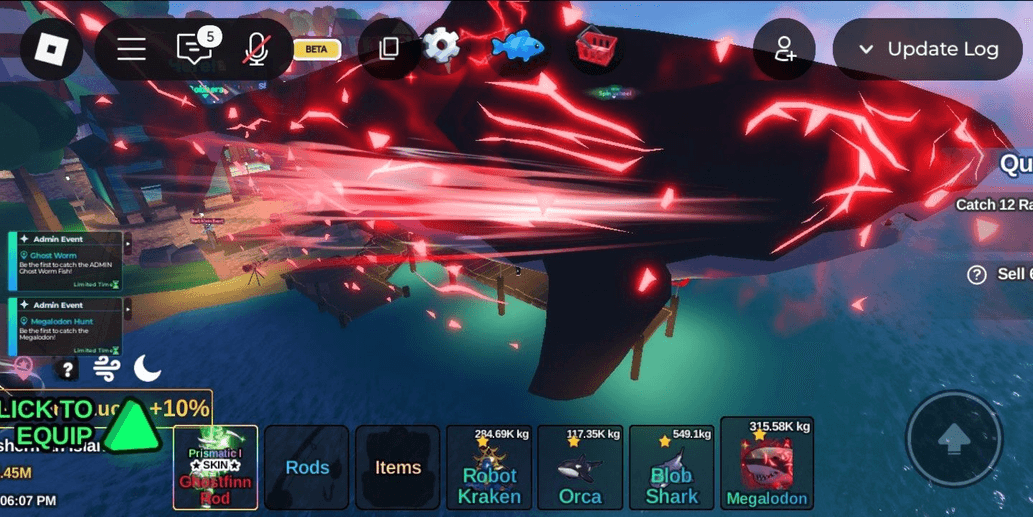1033x517 pixels.
Task: Select the Megalodon hotbar slot
Action: tap(767, 464)
